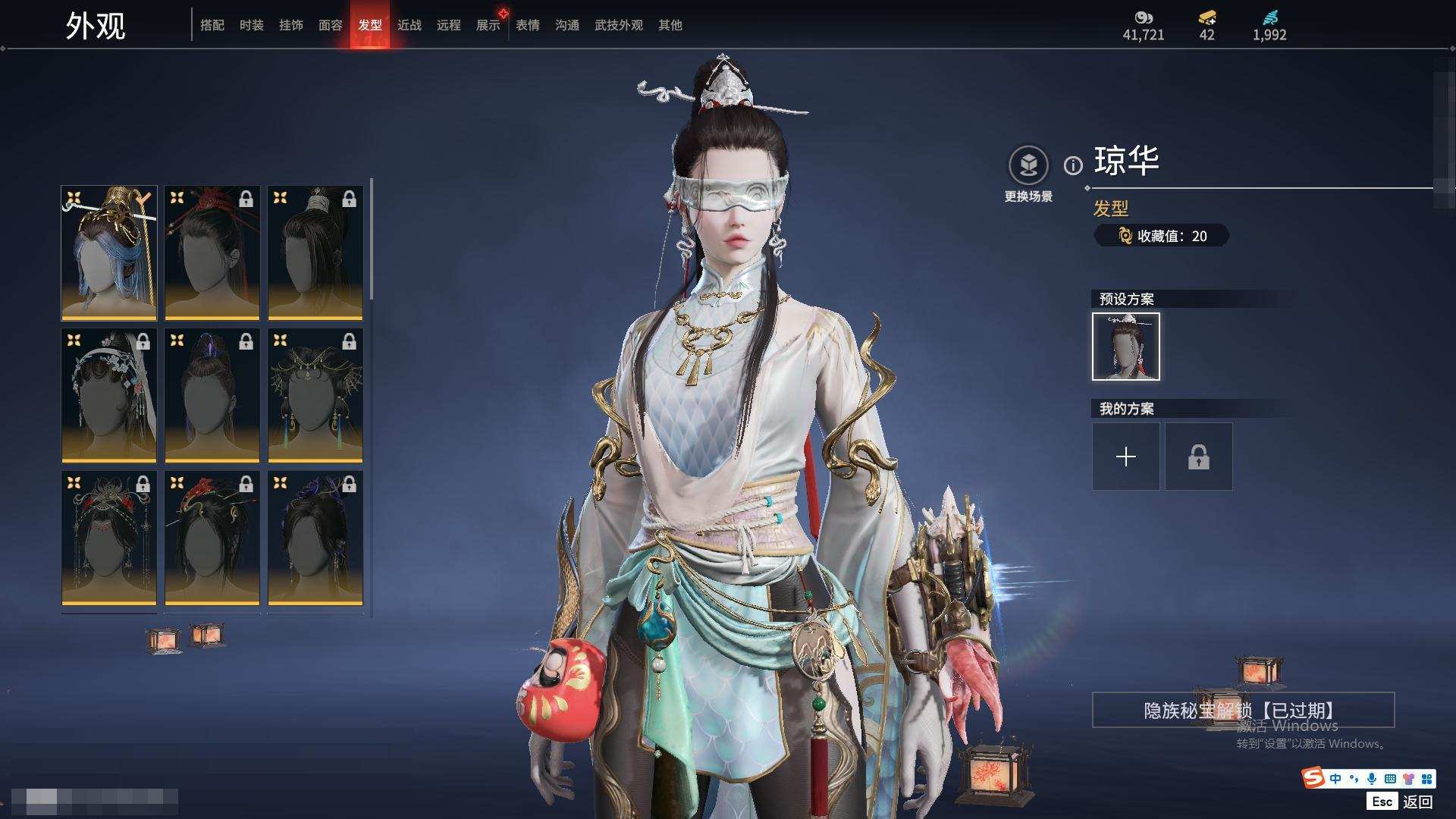
Task: Add a new custom scheme slot
Action: (1125, 457)
